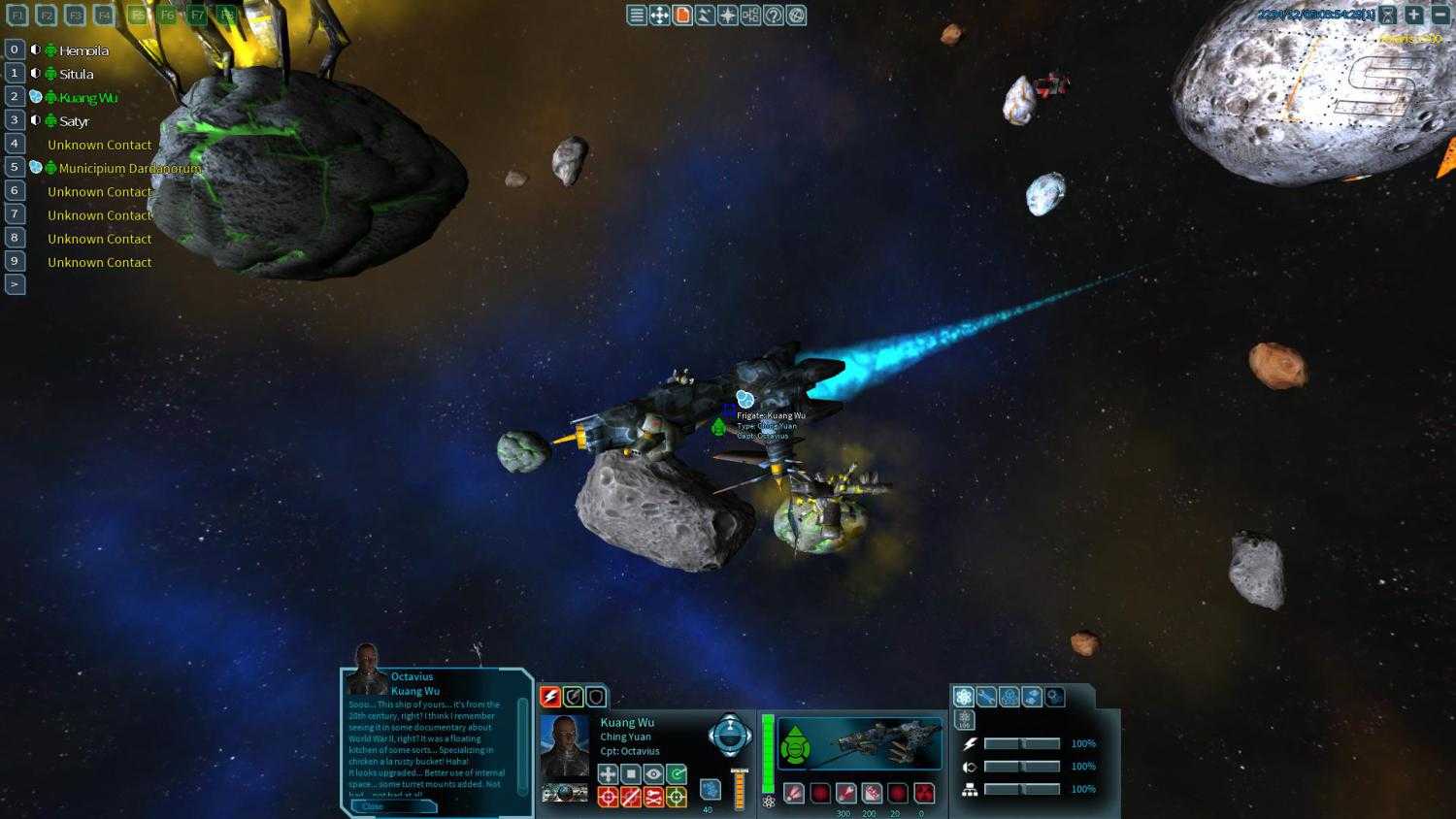
Task: Select the stop command square icon
Action: tap(631, 773)
